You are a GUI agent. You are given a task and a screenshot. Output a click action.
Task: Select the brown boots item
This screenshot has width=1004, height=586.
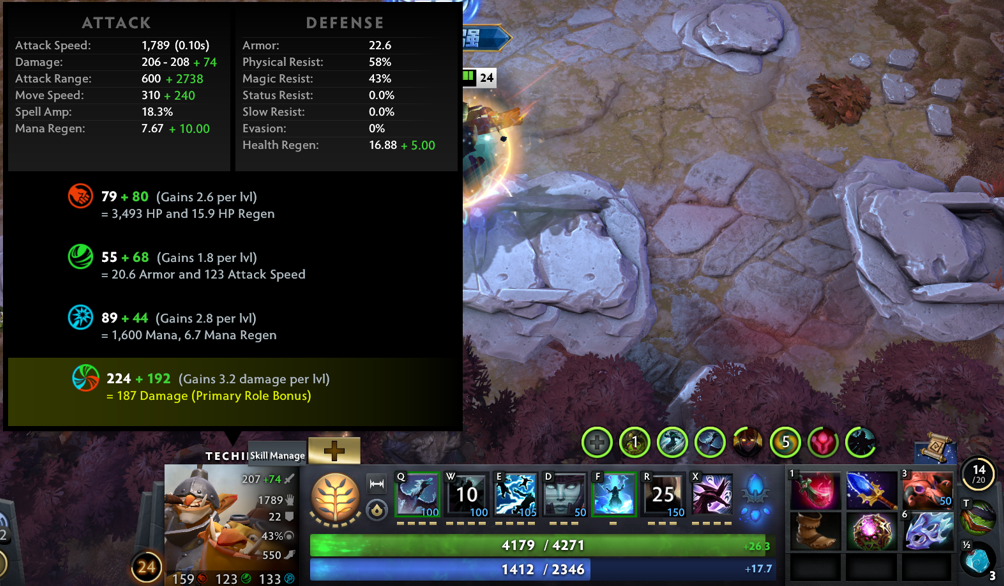(816, 531)
